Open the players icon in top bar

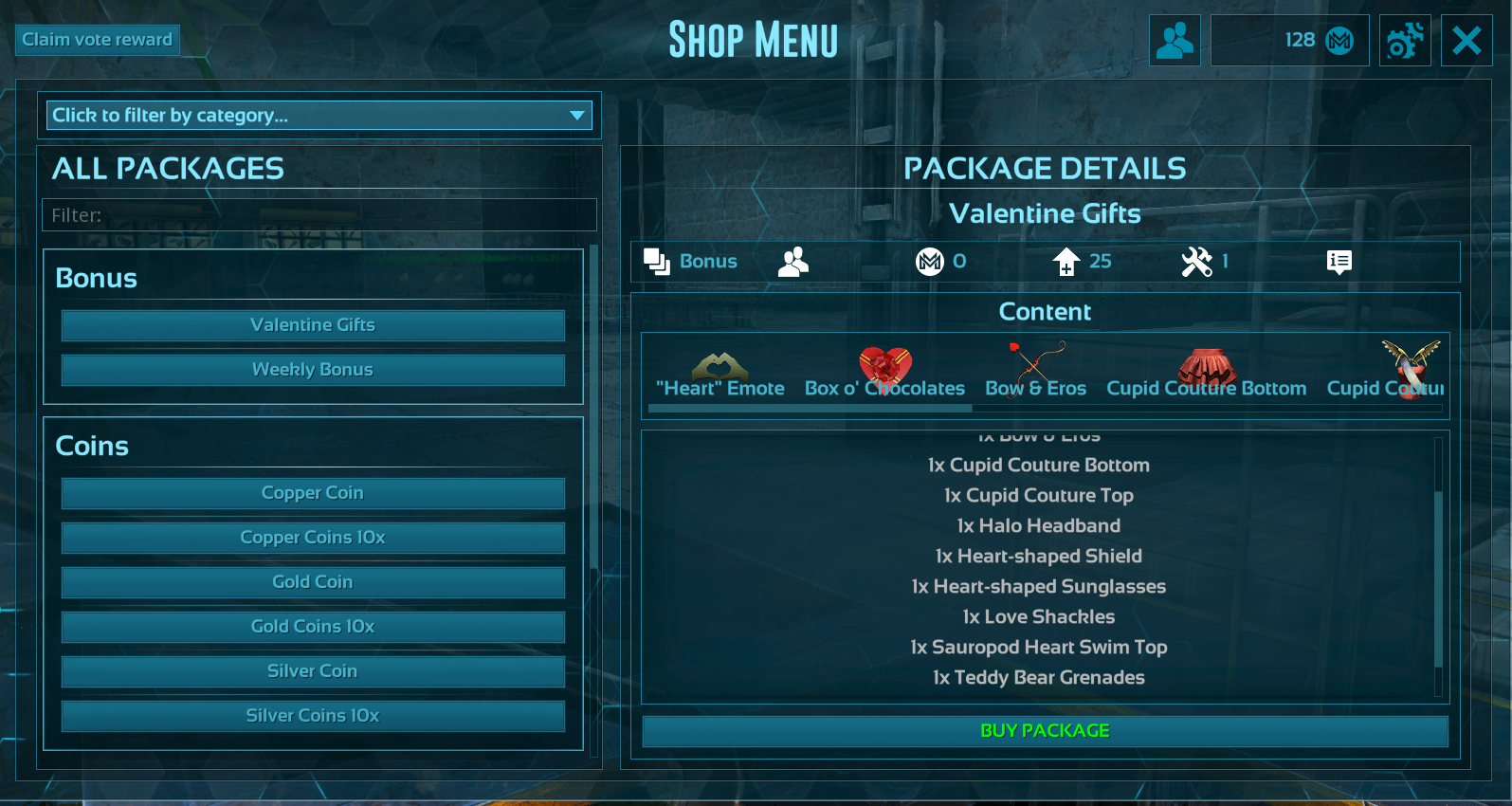[x=1175, y=41]
